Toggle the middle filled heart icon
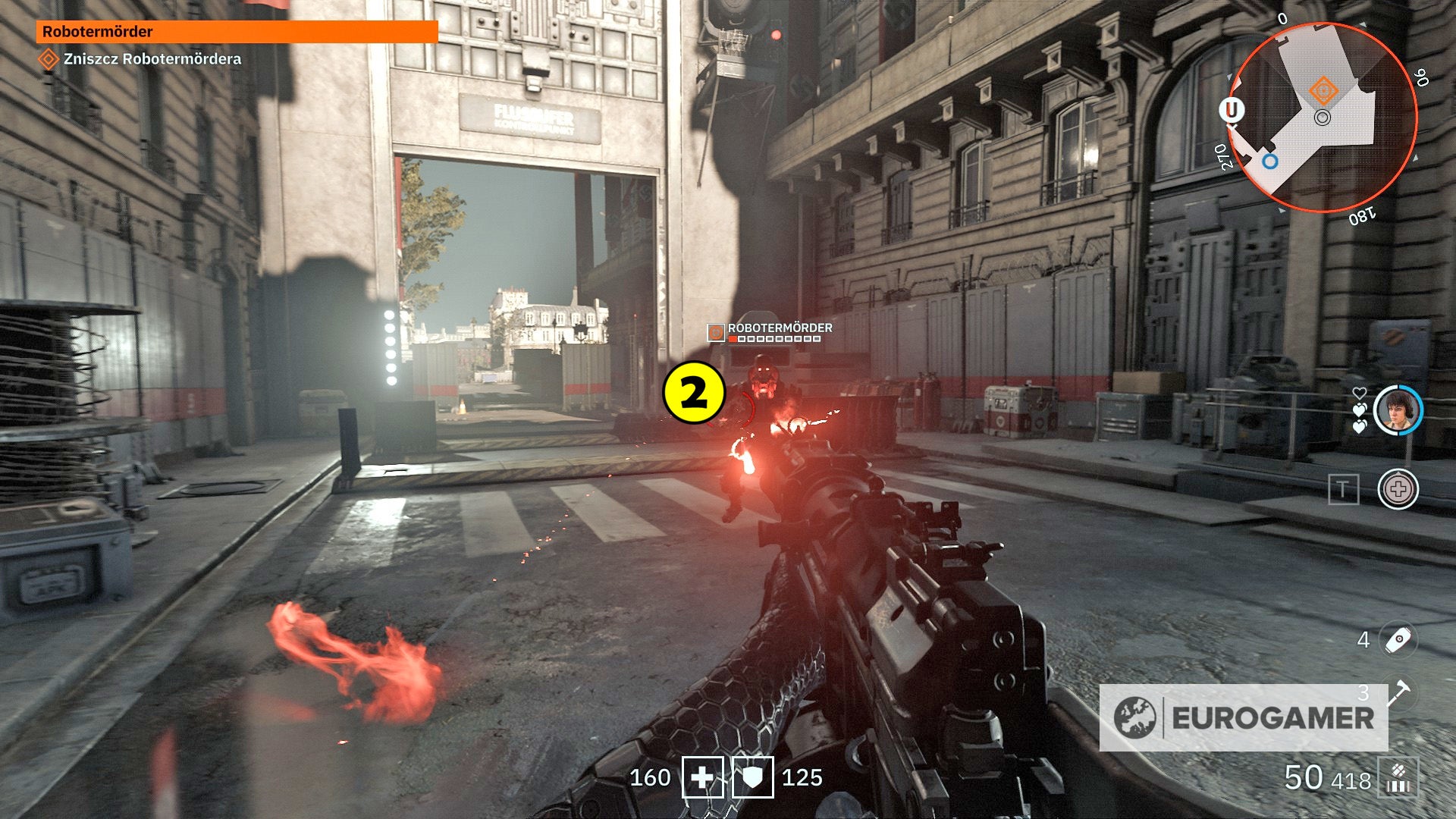Viewport: 1456px width, 819px height. pos(1360,410)
